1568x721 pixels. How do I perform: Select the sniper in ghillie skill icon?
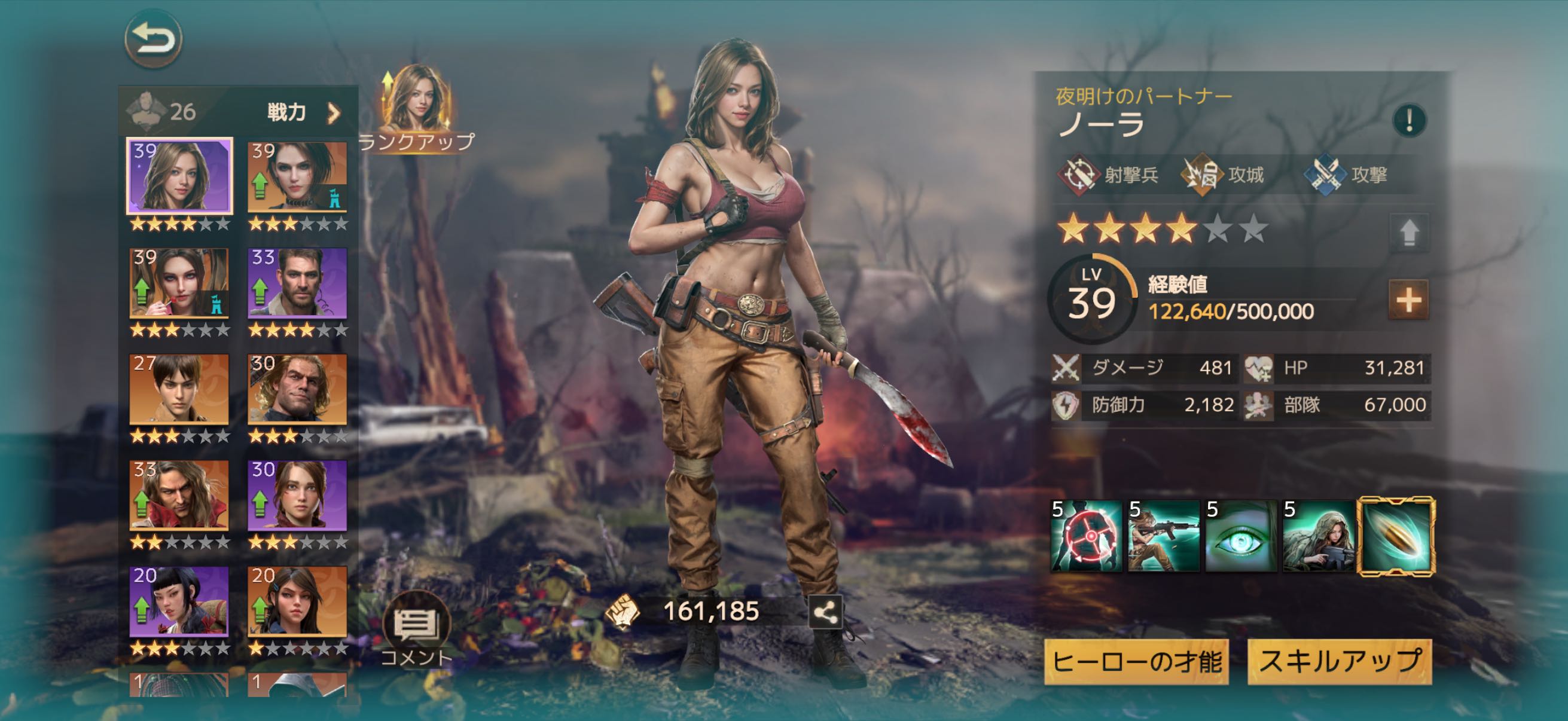pyautogui.click(x=1319, y=536)
